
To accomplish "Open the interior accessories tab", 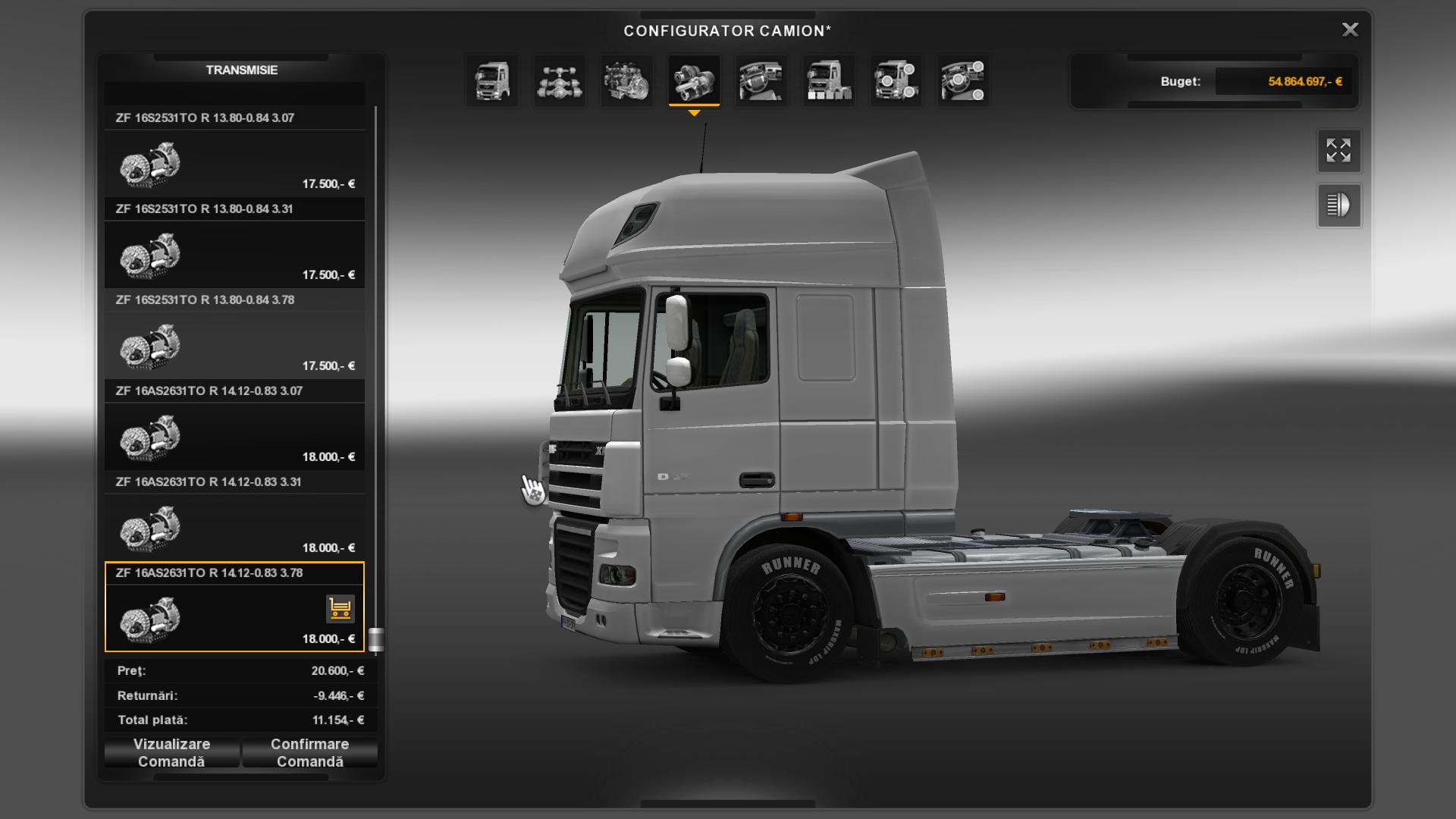I will [x=963, y=80].
